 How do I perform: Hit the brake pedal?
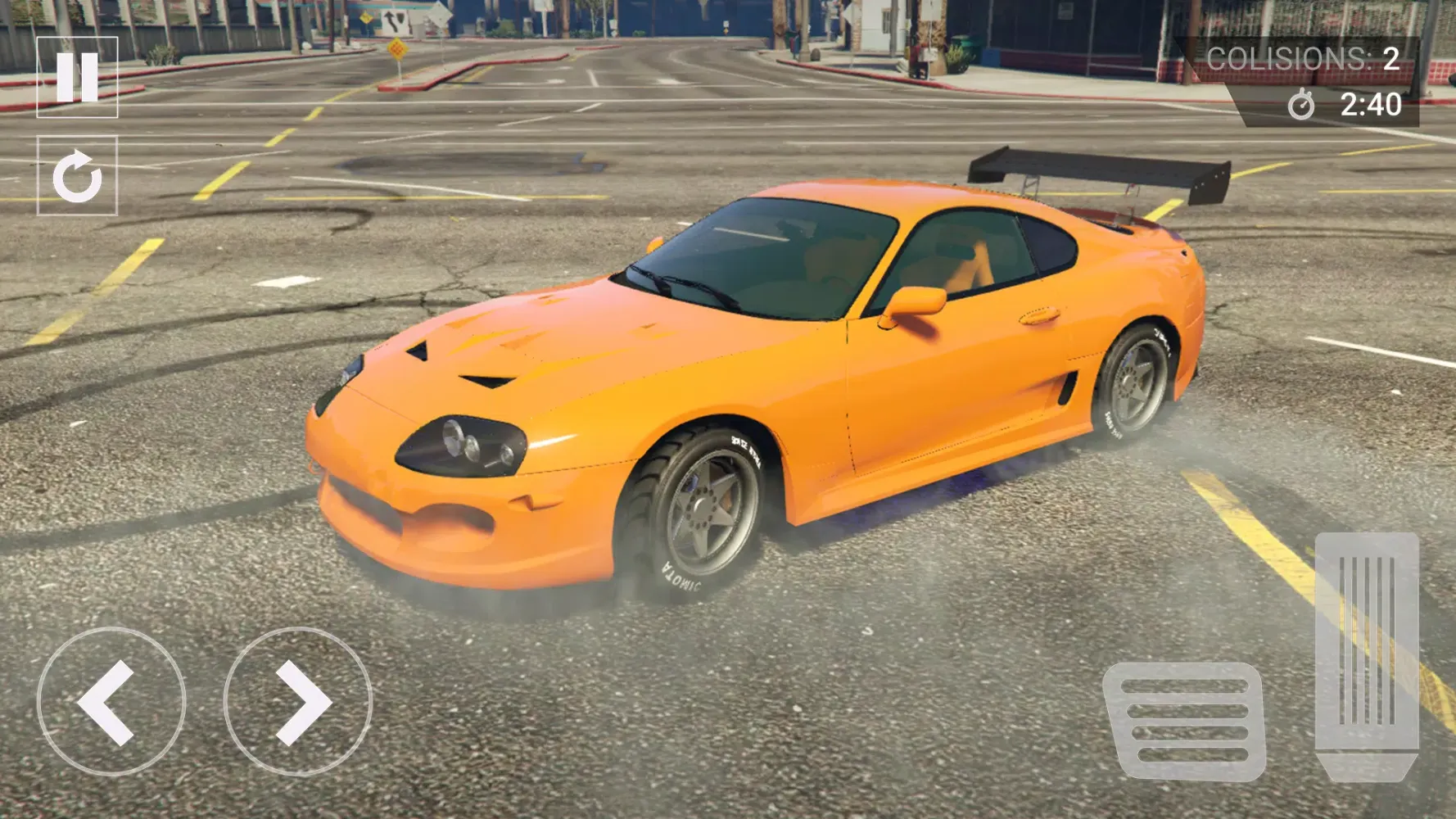click(x=1185, y=721)
